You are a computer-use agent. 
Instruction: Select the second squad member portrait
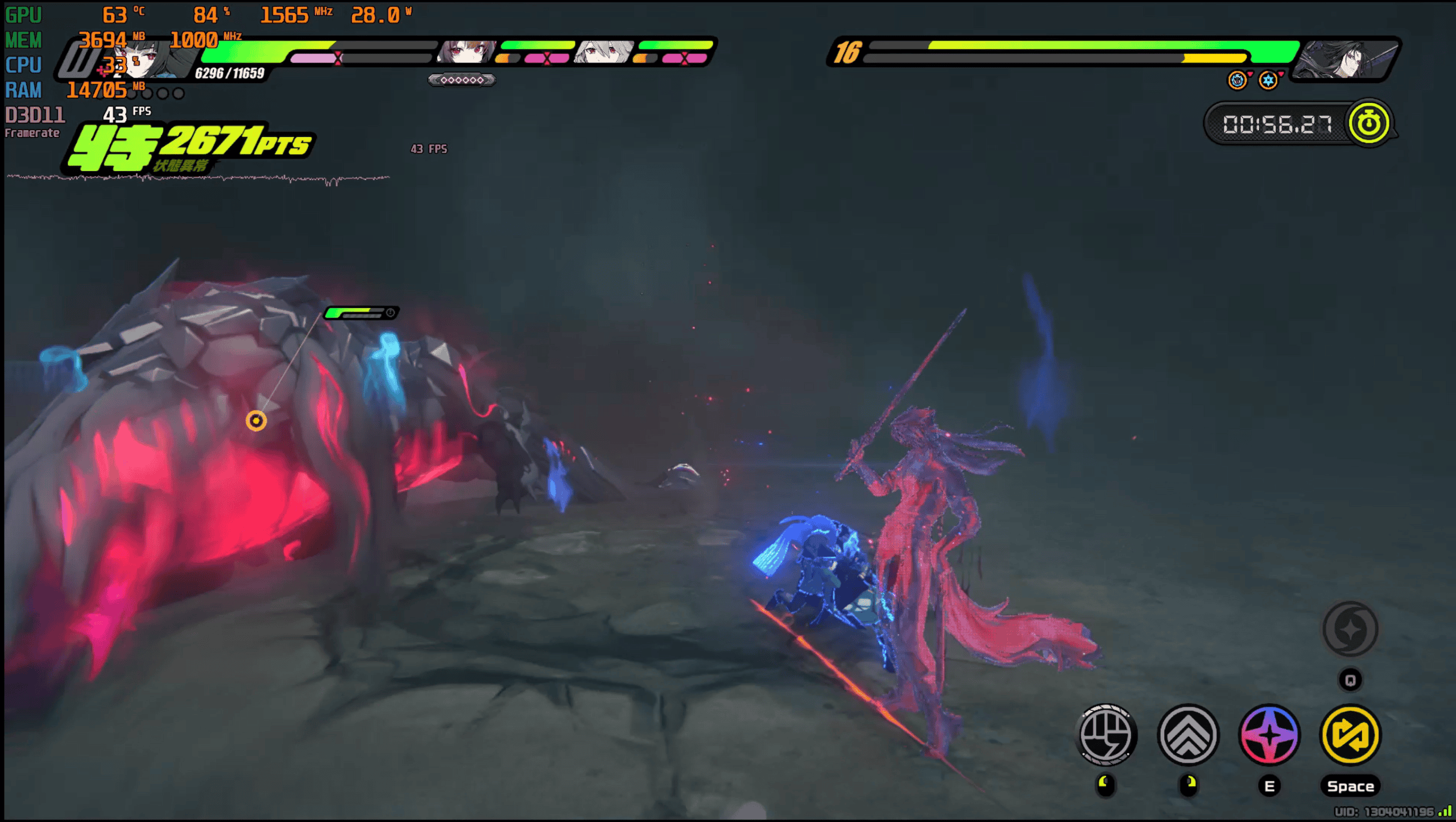click(466, 53)
